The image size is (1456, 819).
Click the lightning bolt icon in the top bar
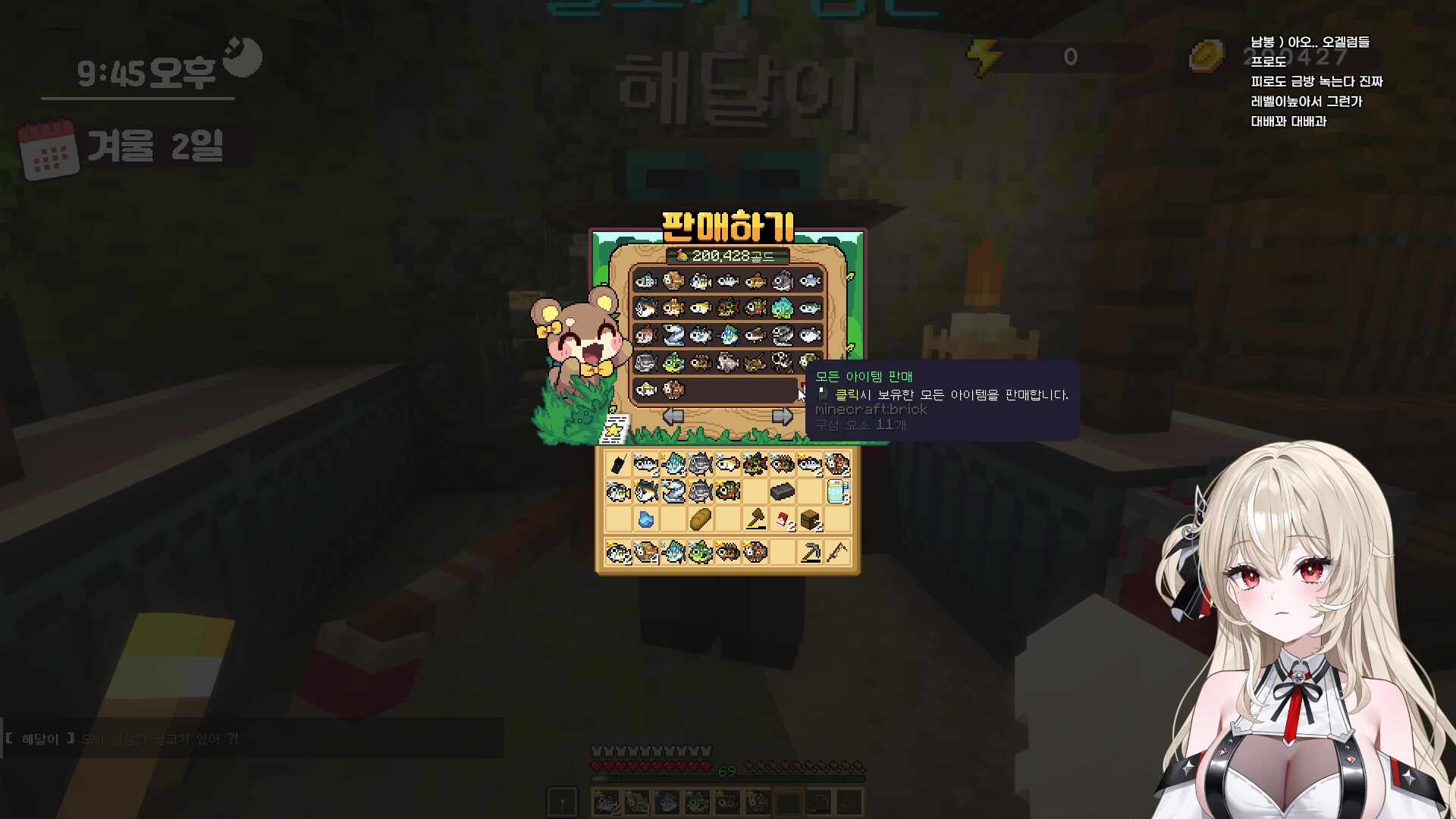click(x=984, y=53)
